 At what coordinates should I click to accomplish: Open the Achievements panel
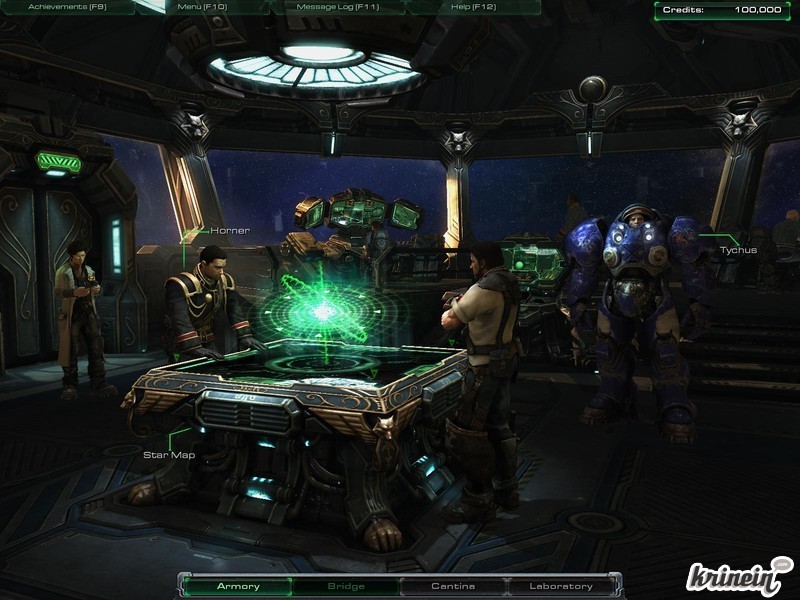click(67, 7)
